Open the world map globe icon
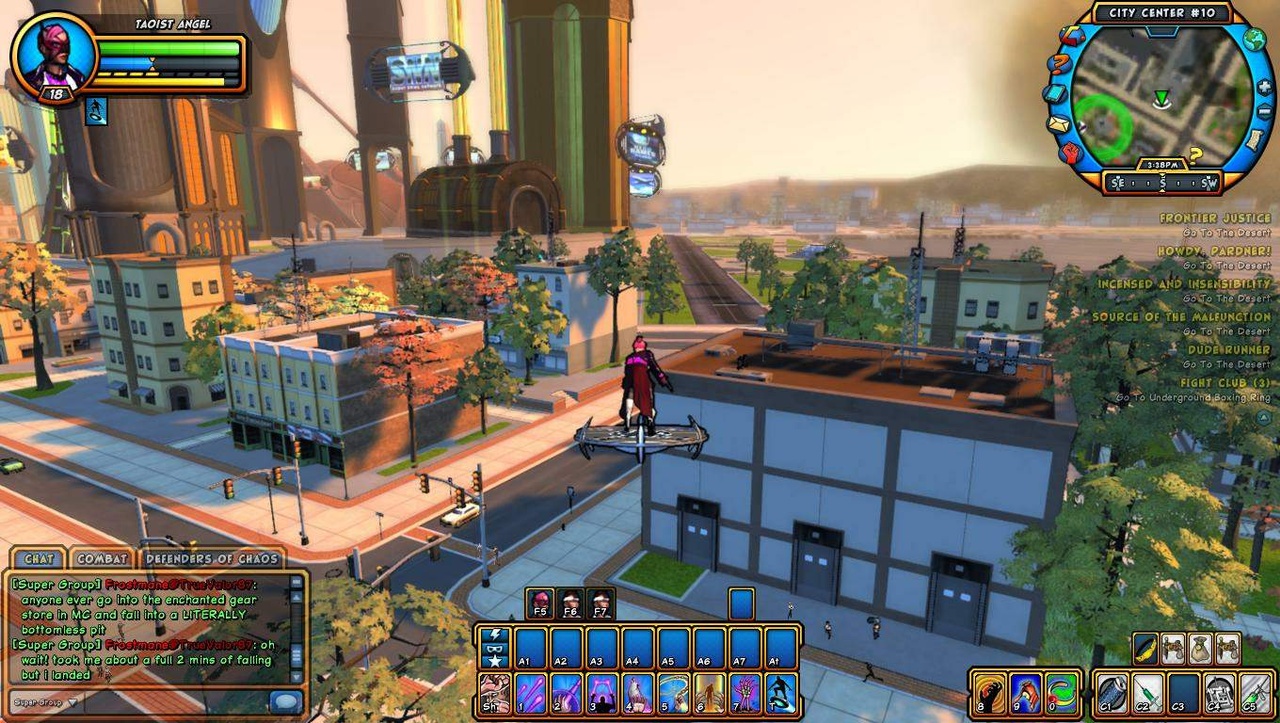This screenshot has height=723, width=1280. pos(1253,38)
